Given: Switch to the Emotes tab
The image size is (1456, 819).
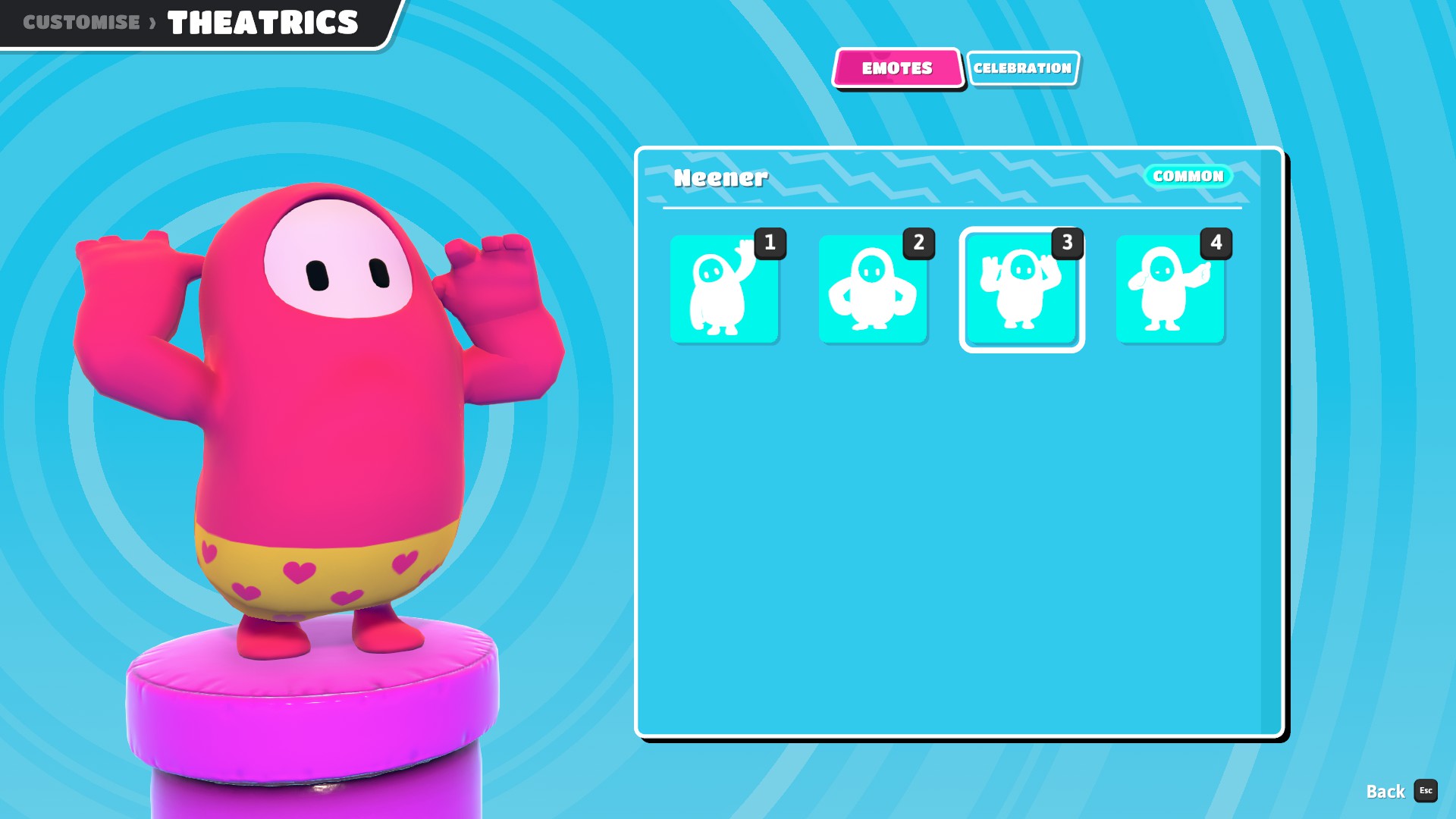Looking at the screenshot, I should 897,68.
